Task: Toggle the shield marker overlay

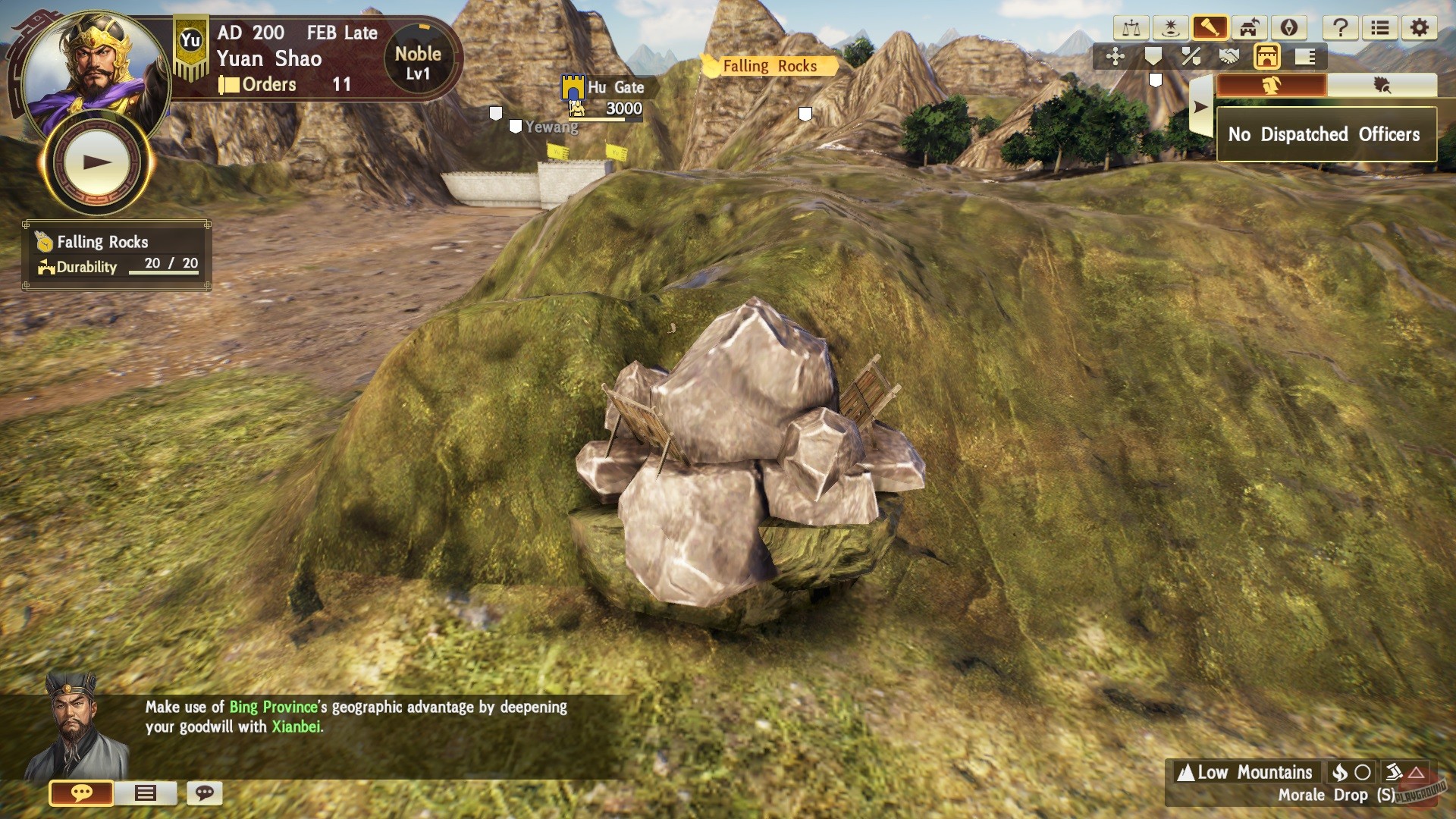Action: point(1153,55)
